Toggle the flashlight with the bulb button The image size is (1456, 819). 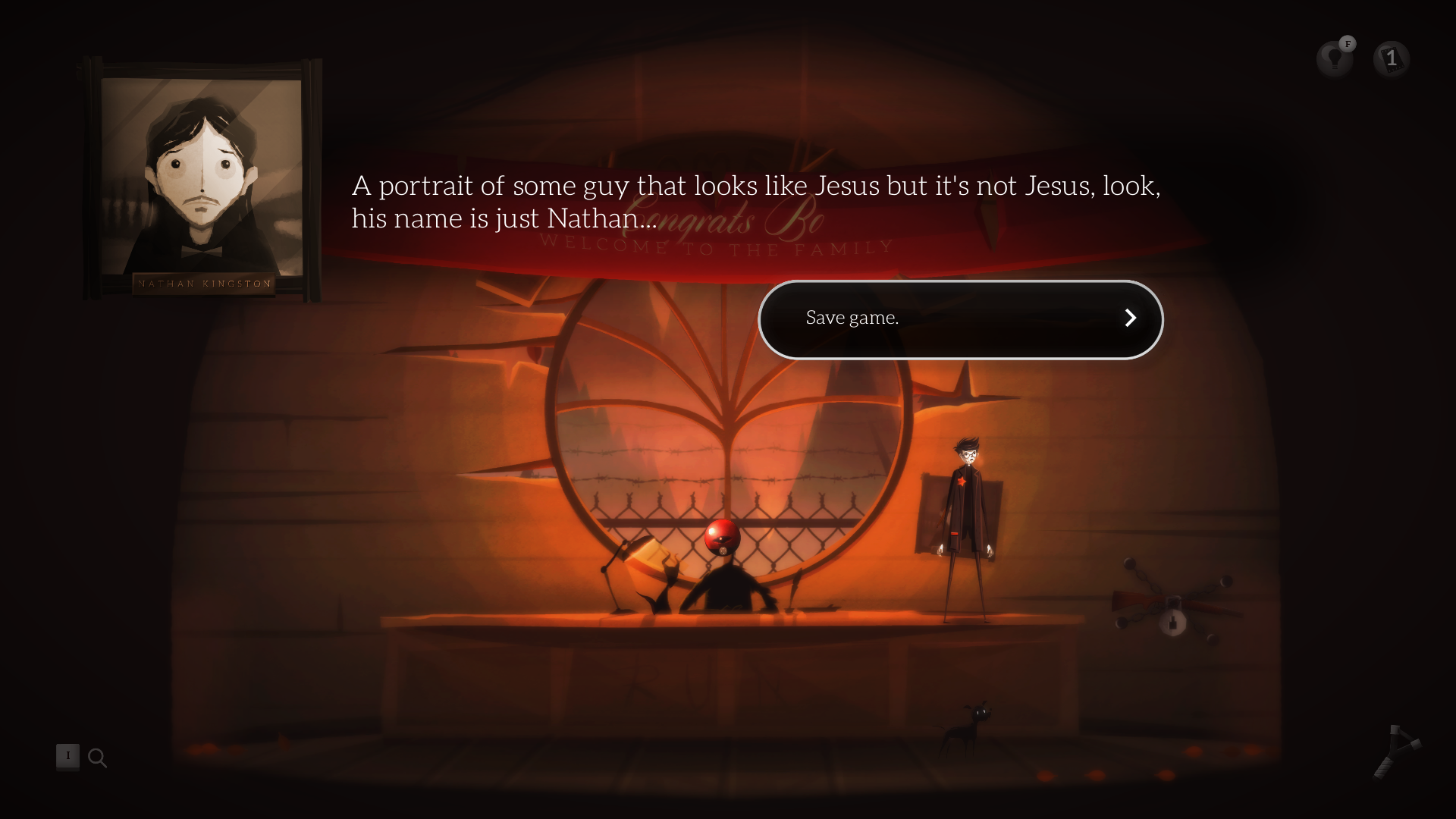click(1335, 58)
